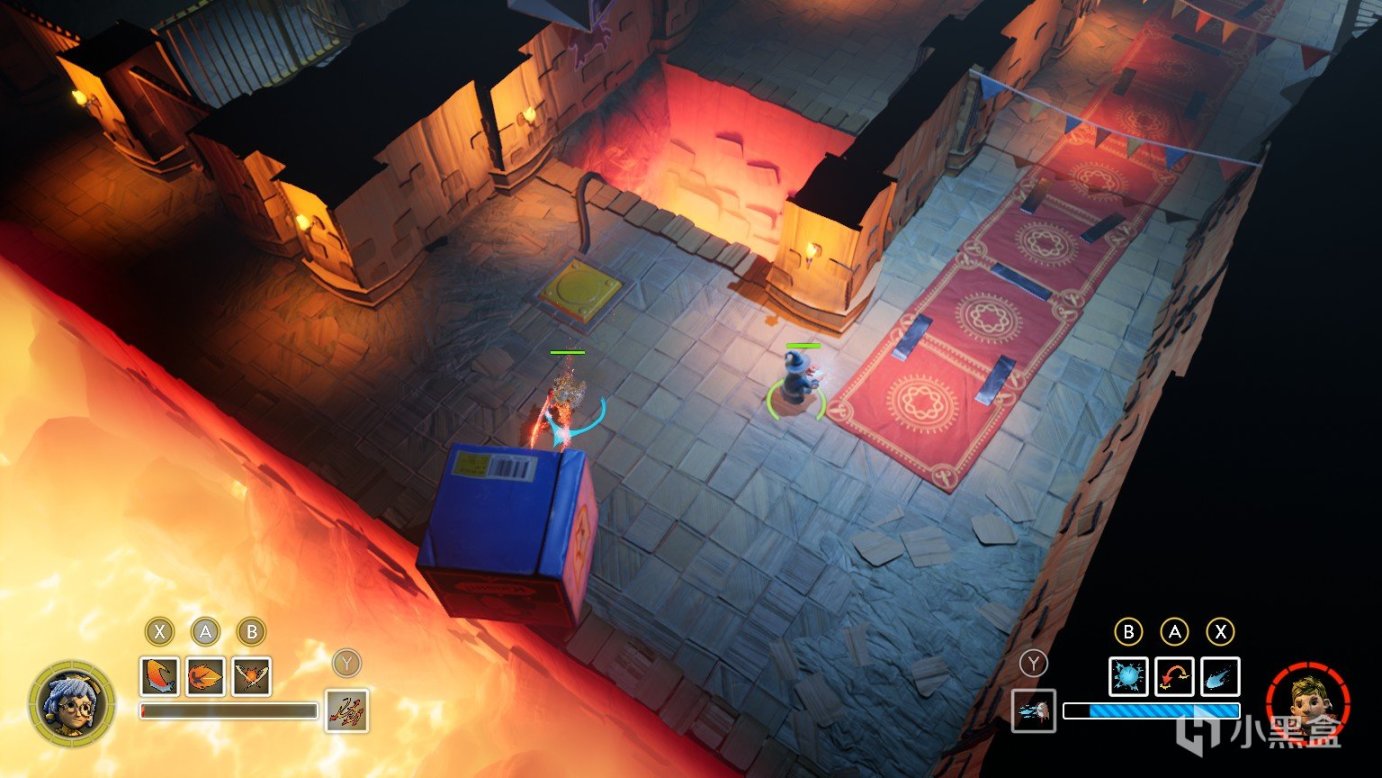1382x778 pixels.
Task: Activate the icy charge special ability
Action: click(1033, 710)
